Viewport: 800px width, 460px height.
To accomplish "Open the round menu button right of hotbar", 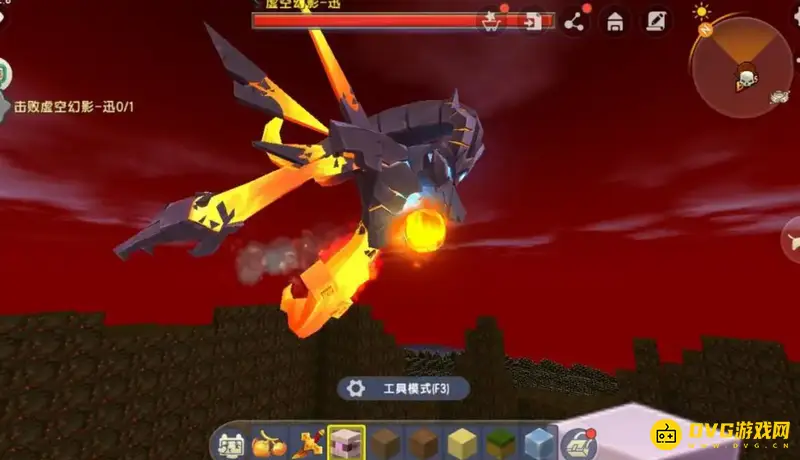I will (x=579, y=441).
